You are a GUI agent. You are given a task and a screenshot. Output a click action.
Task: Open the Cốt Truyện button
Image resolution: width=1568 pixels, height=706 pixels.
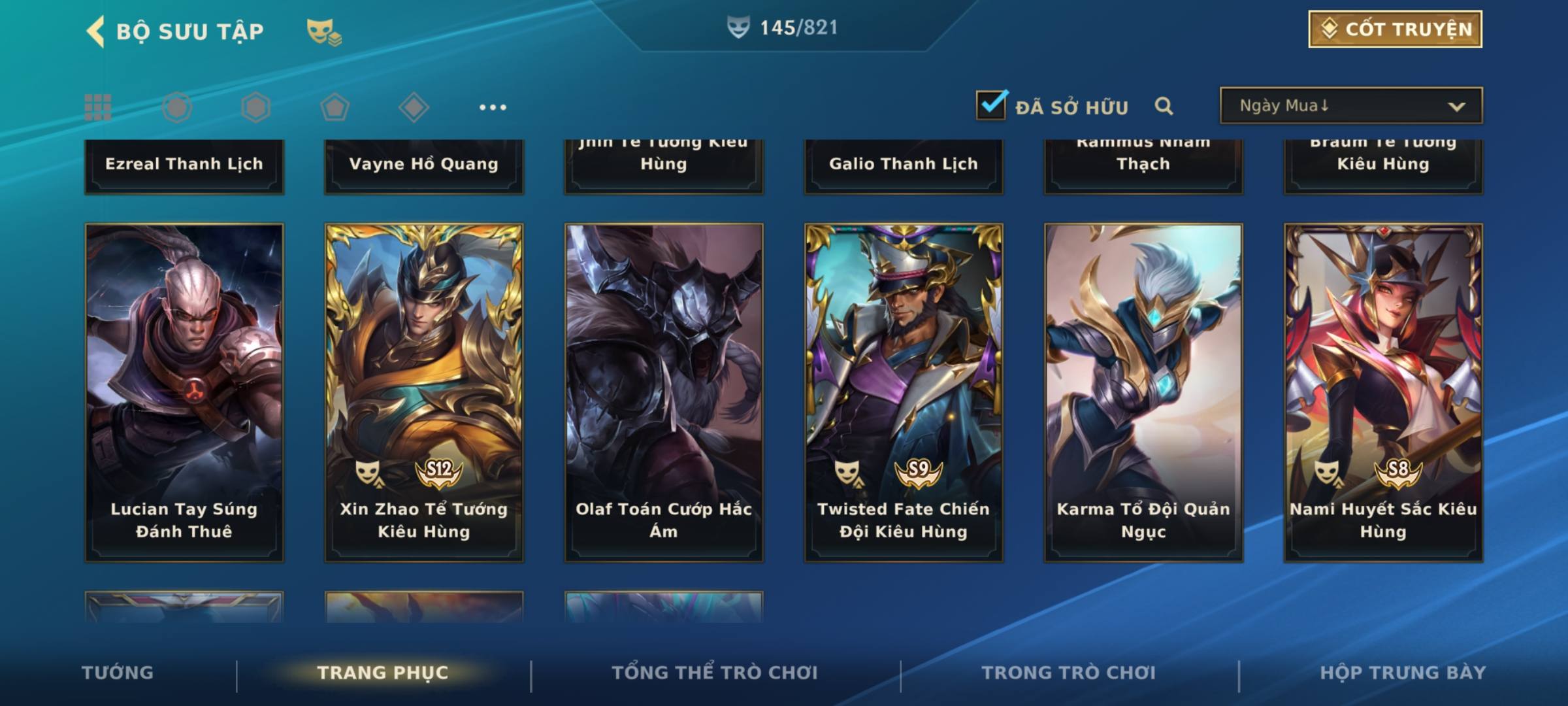[x=1395, y=29]
